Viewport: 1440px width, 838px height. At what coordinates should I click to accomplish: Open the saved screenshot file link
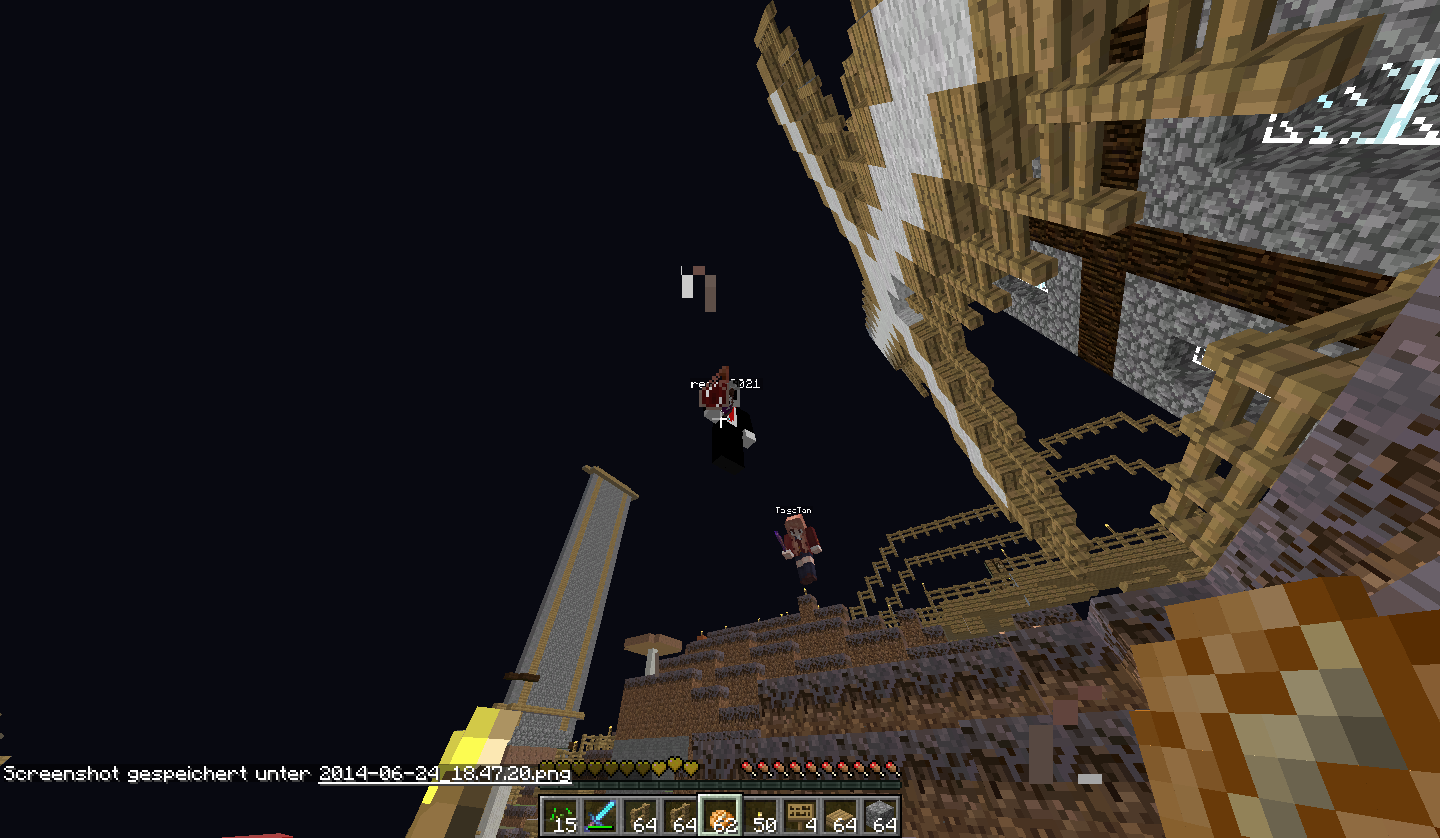click(x=444, y=773)
